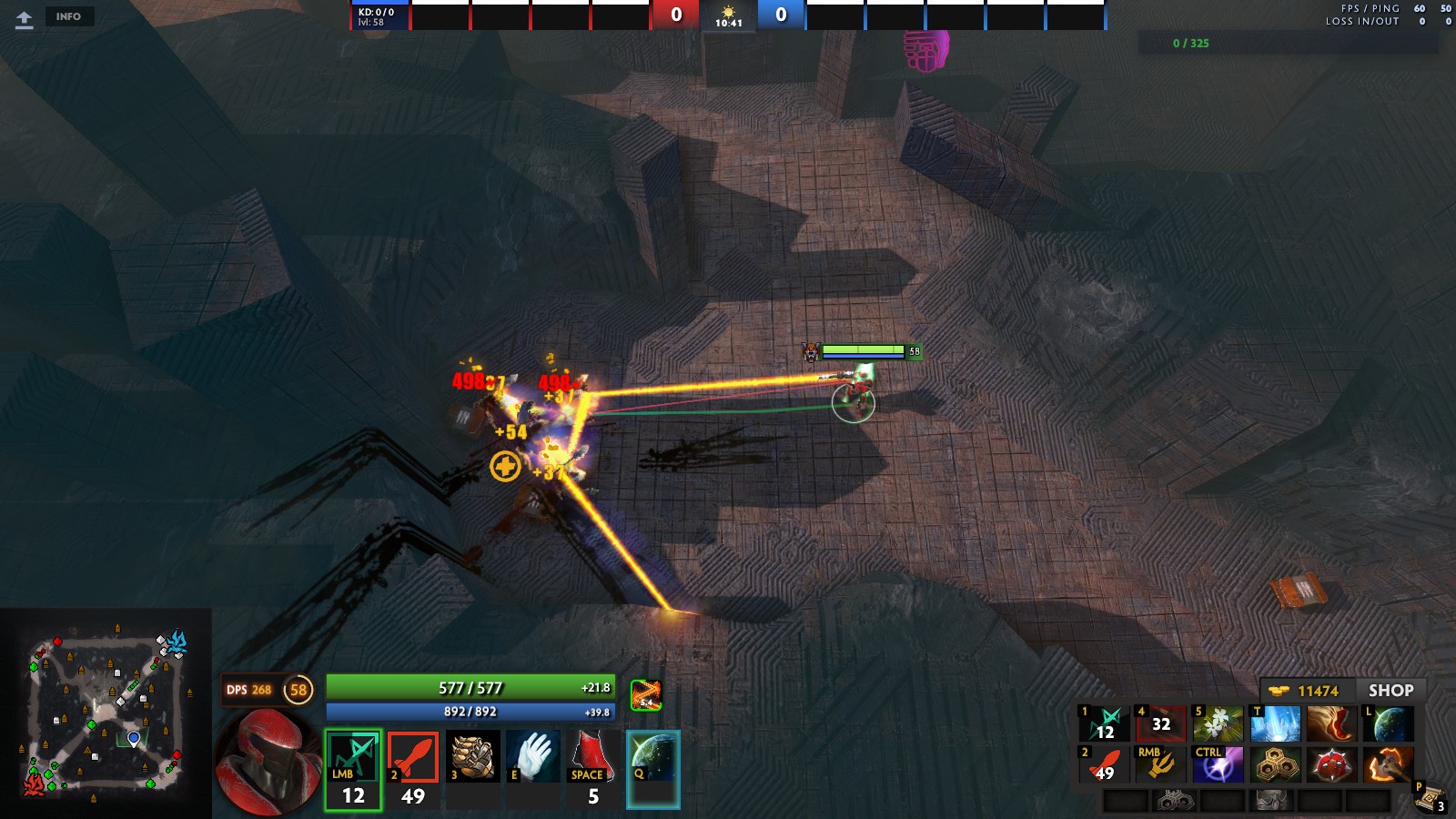This screenshot has height=819, width=1456.
Task: Activate the purple burst CTRL item
Action: [1218, 765]
